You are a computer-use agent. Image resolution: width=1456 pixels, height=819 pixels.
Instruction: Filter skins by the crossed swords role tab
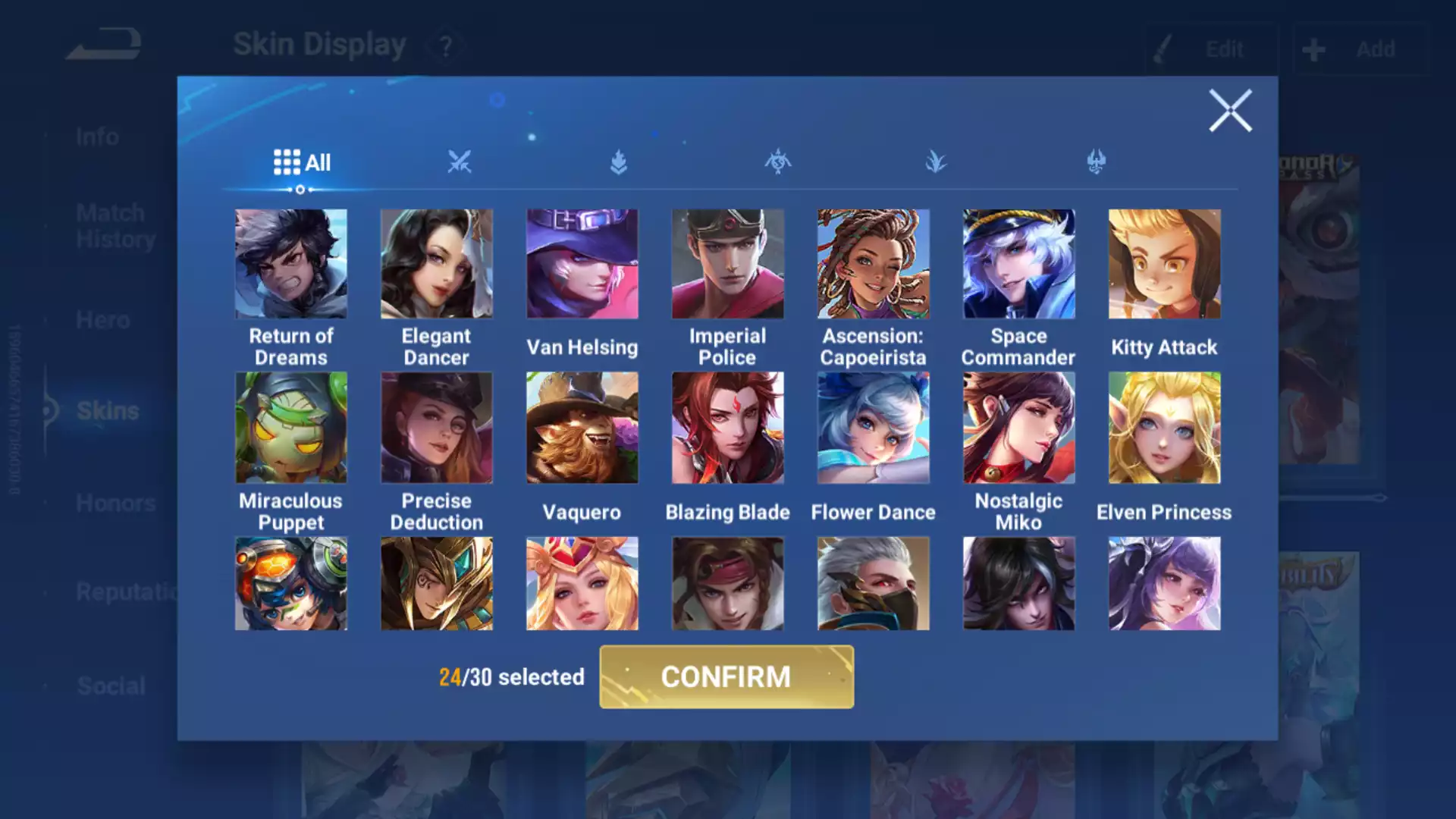[460, 162]
